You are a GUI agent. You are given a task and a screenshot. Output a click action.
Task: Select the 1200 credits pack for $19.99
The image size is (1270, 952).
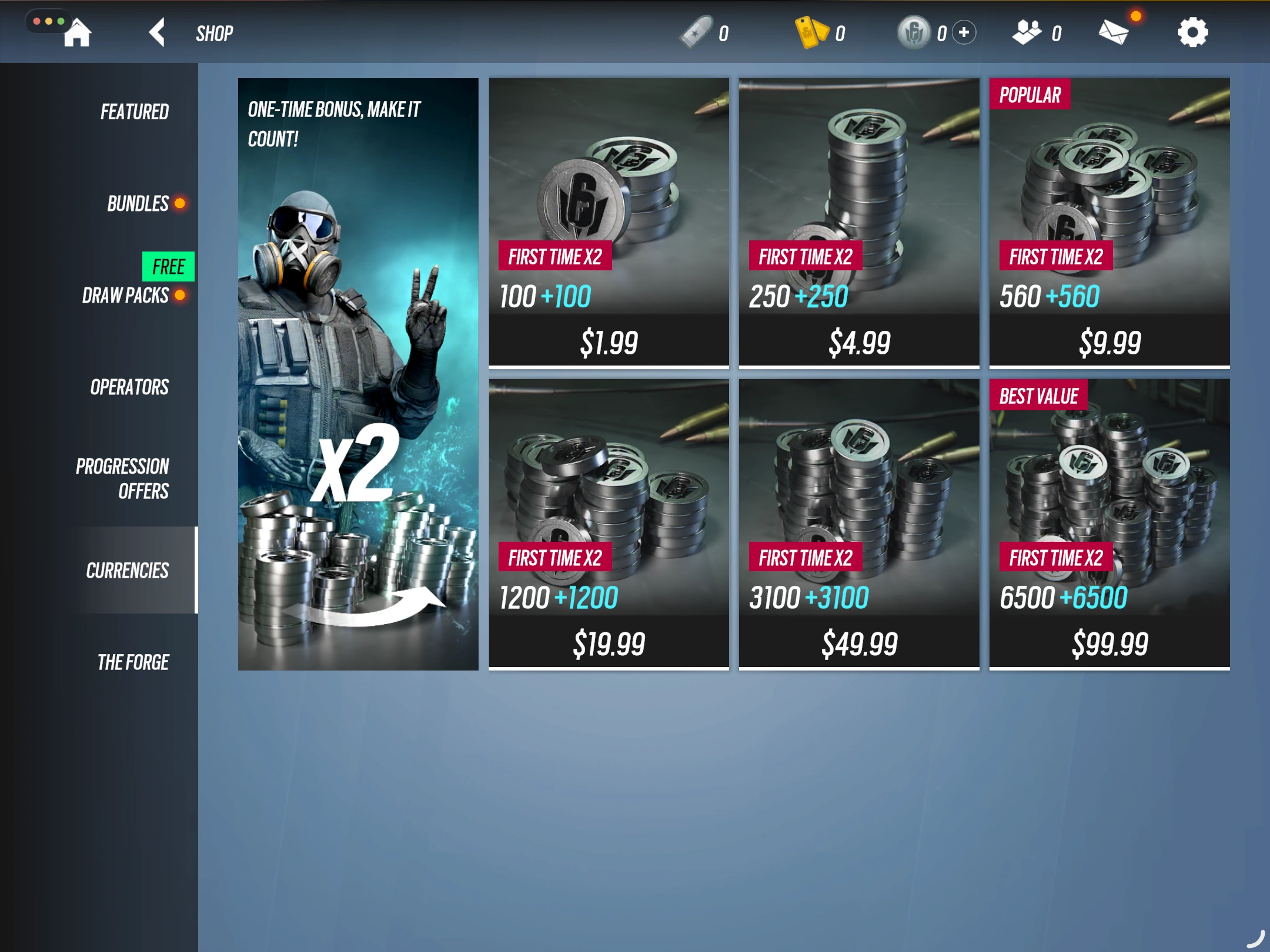coord(609,524)
